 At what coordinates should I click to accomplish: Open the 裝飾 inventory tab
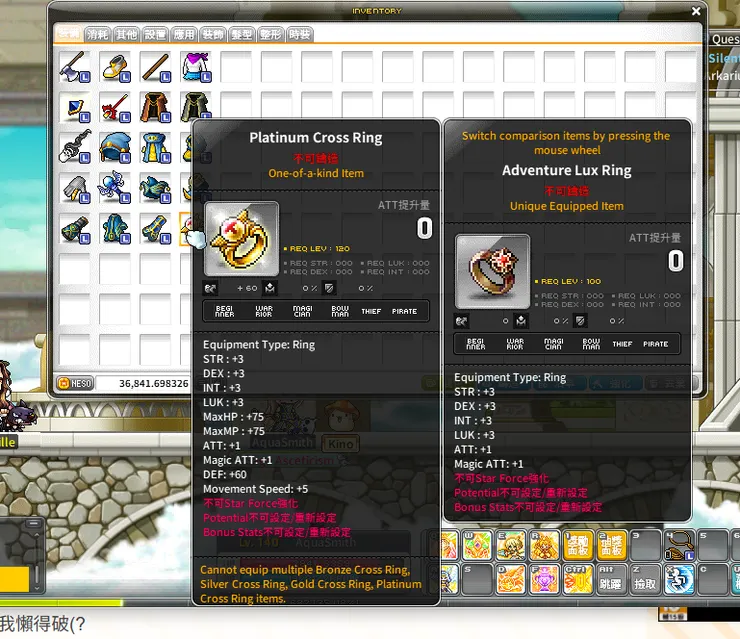point(212,34)
